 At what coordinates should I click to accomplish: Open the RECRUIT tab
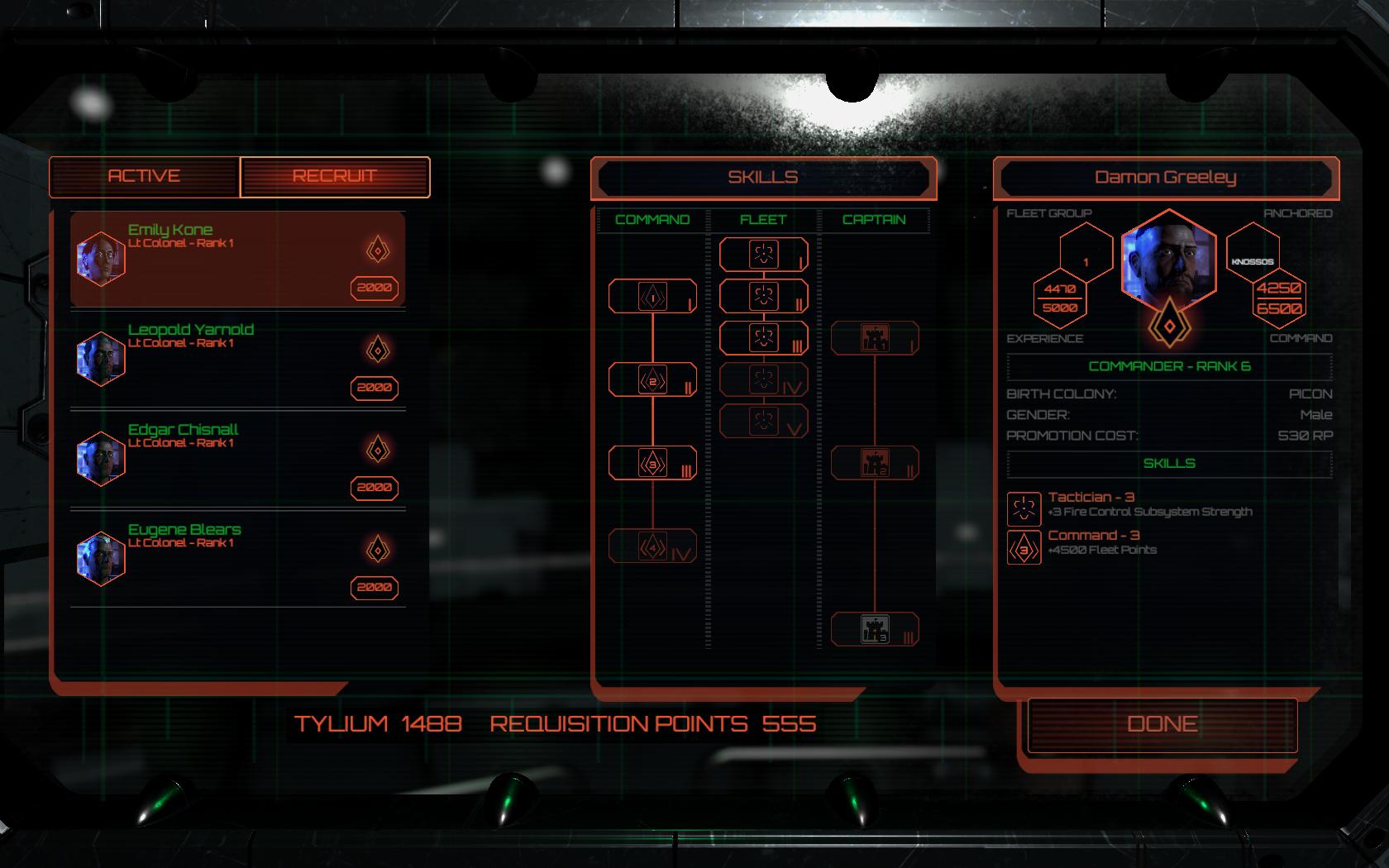(x=334, y=177)
